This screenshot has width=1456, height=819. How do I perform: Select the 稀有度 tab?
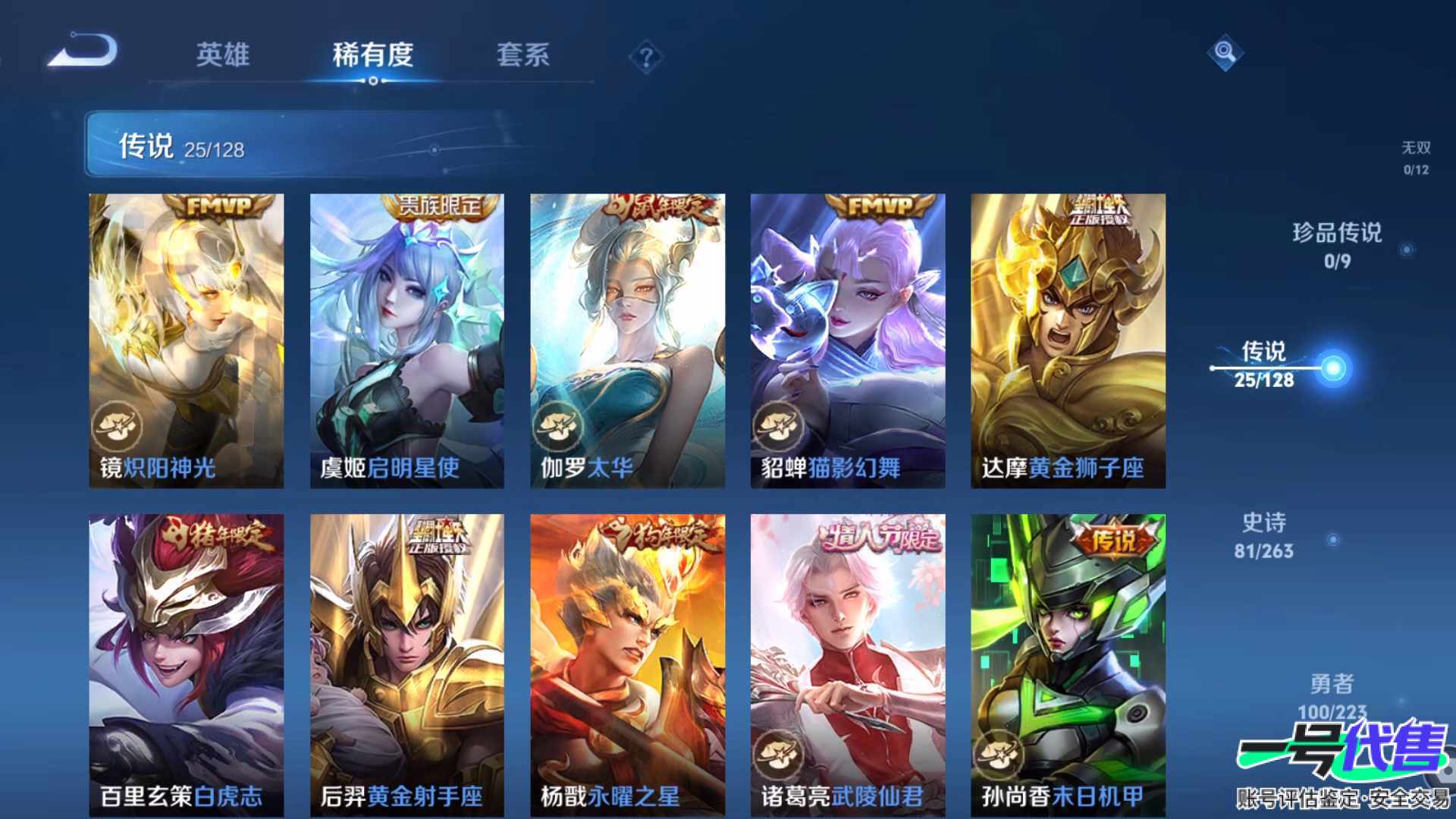point(372,55)
